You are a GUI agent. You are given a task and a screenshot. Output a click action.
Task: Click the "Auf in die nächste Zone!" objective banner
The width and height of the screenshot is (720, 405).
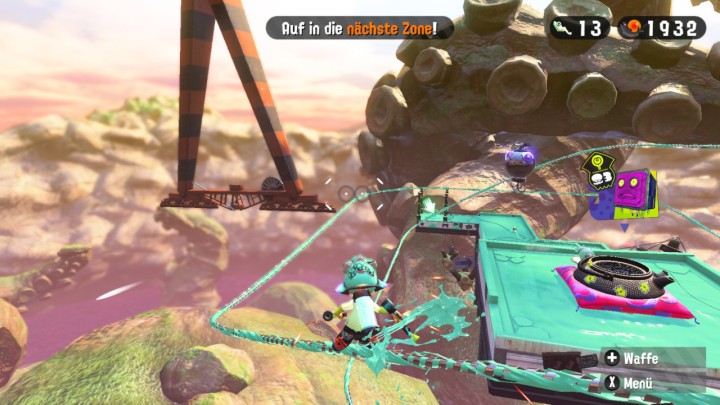pyautogui.click(x=360, y=27)
